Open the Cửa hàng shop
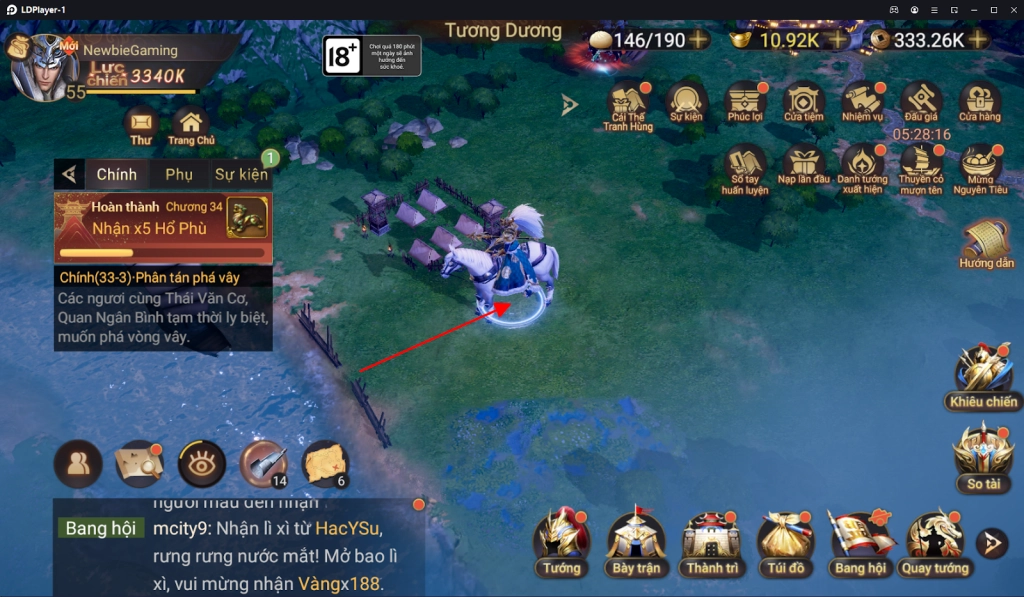Screen dimensions: 1024x597 [x=980, y=101]
